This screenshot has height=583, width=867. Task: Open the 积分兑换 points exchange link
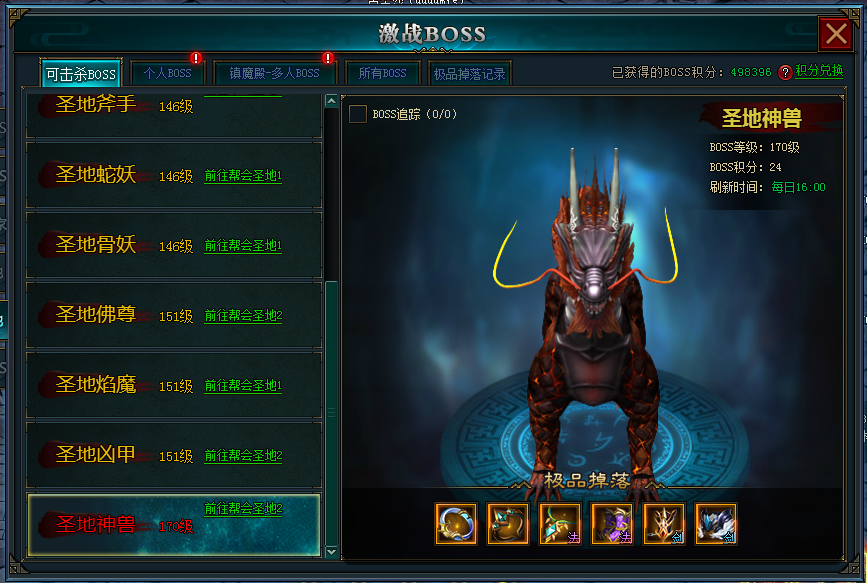[819, 72]
